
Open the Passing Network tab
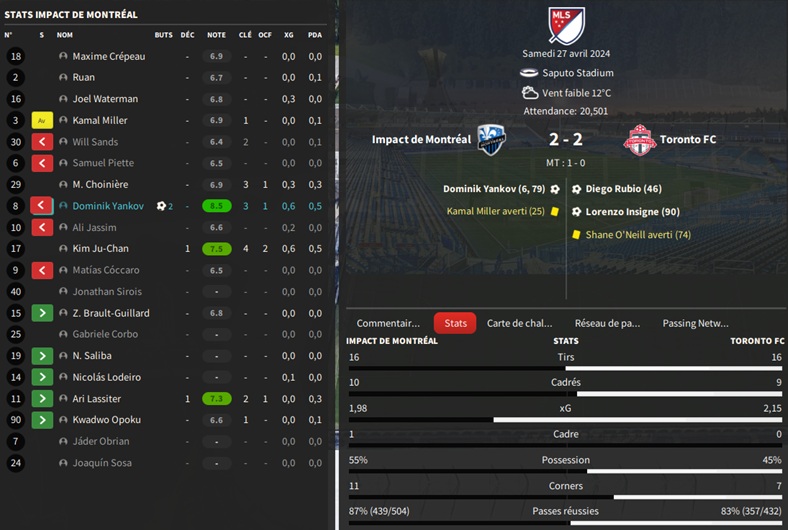[x=695, y=323]
